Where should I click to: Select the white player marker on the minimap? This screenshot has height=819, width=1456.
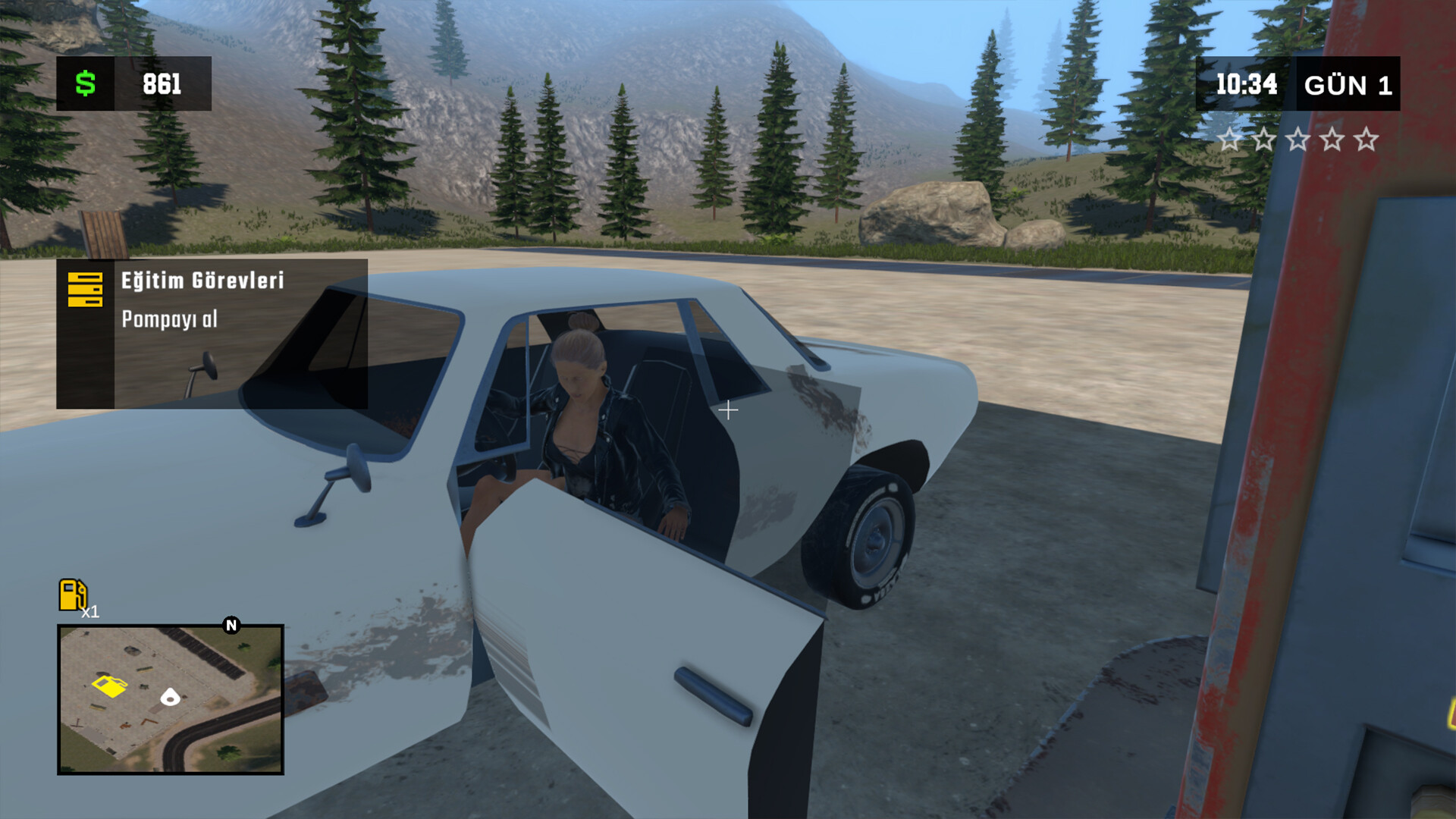(170, 696)
